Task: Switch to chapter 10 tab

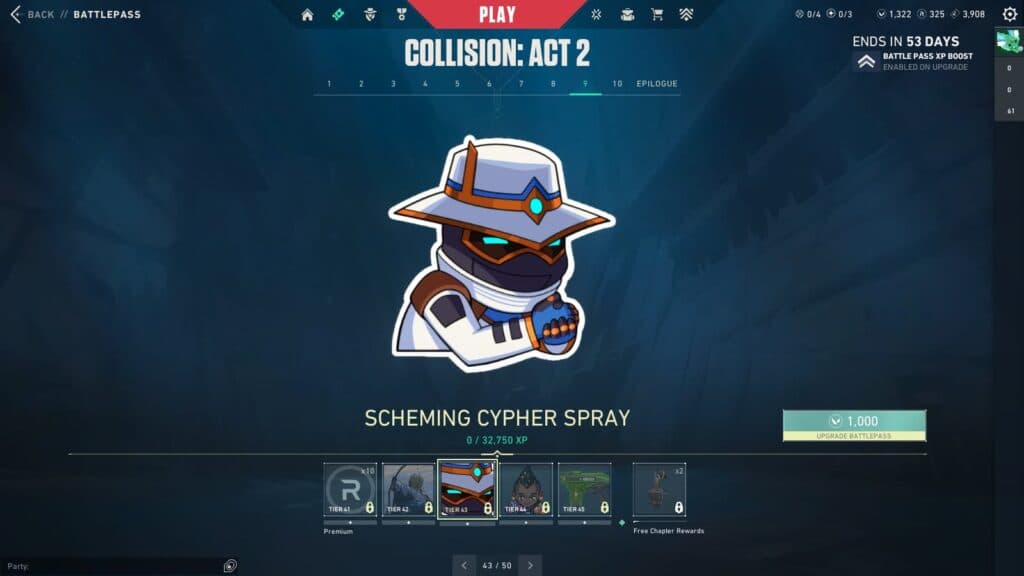Action: click(617, 84)
